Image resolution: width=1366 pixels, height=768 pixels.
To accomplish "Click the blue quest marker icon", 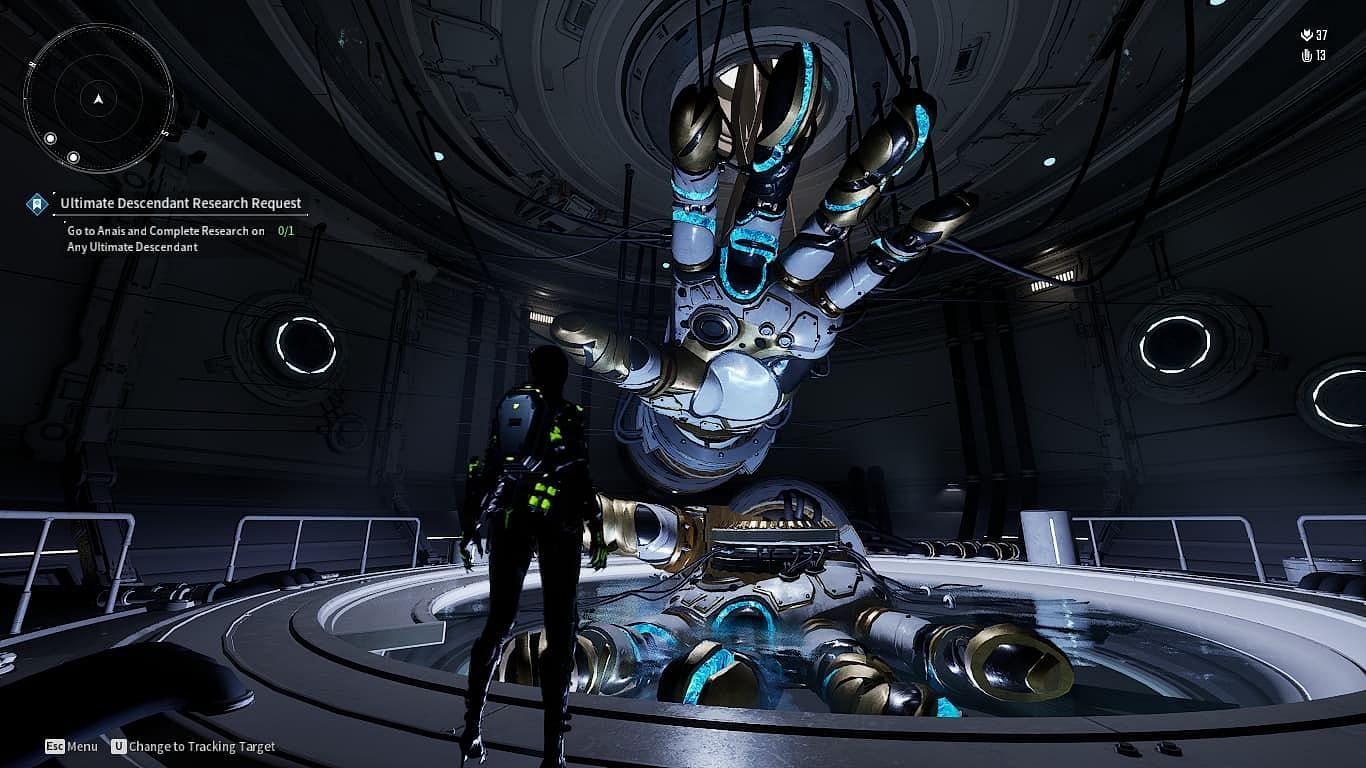I will (x=37, y=204).
